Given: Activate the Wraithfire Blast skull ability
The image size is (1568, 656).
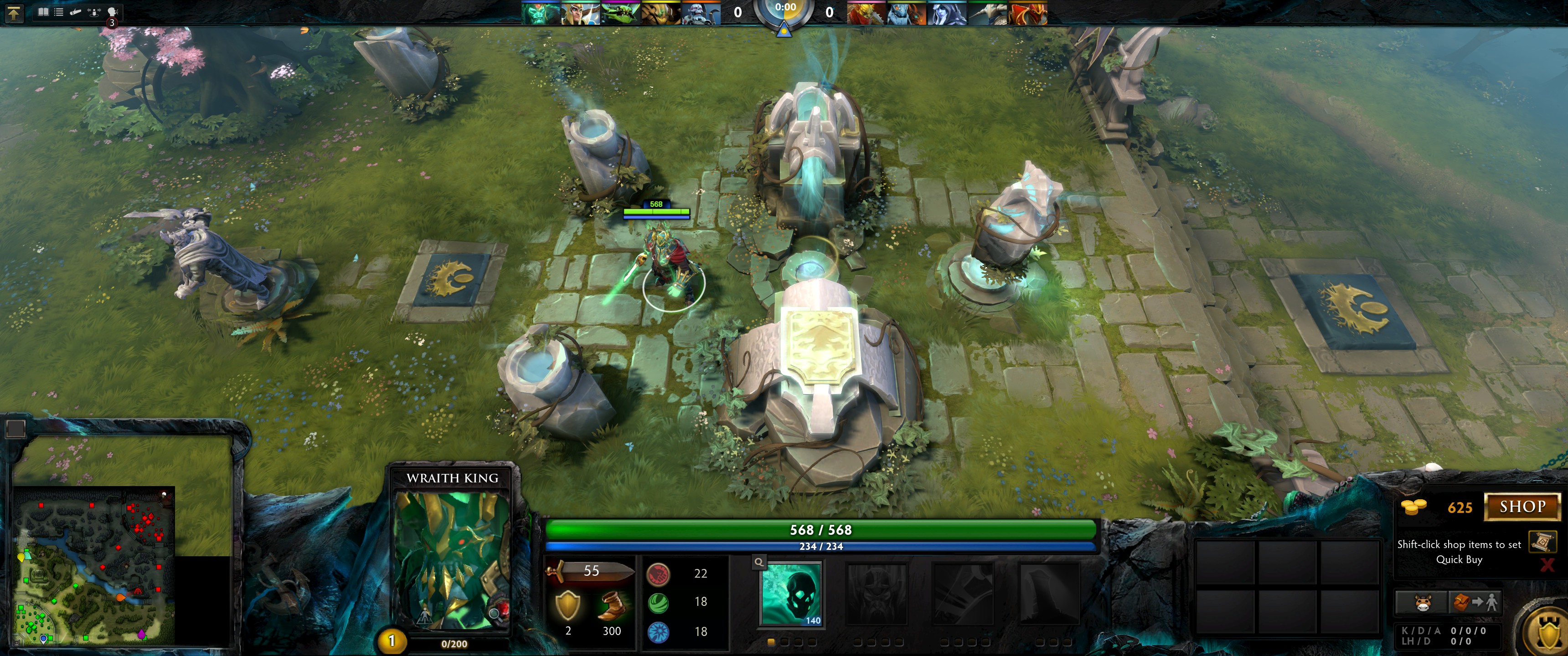Looking at the screenshot, I should [791, 593].
